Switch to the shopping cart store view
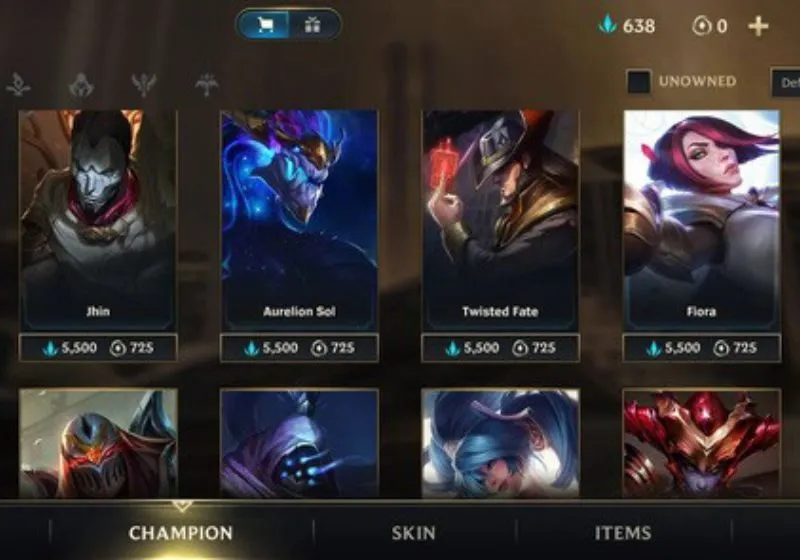The width and height of the screenshot is (800, 560). click(x=266, y=25)
